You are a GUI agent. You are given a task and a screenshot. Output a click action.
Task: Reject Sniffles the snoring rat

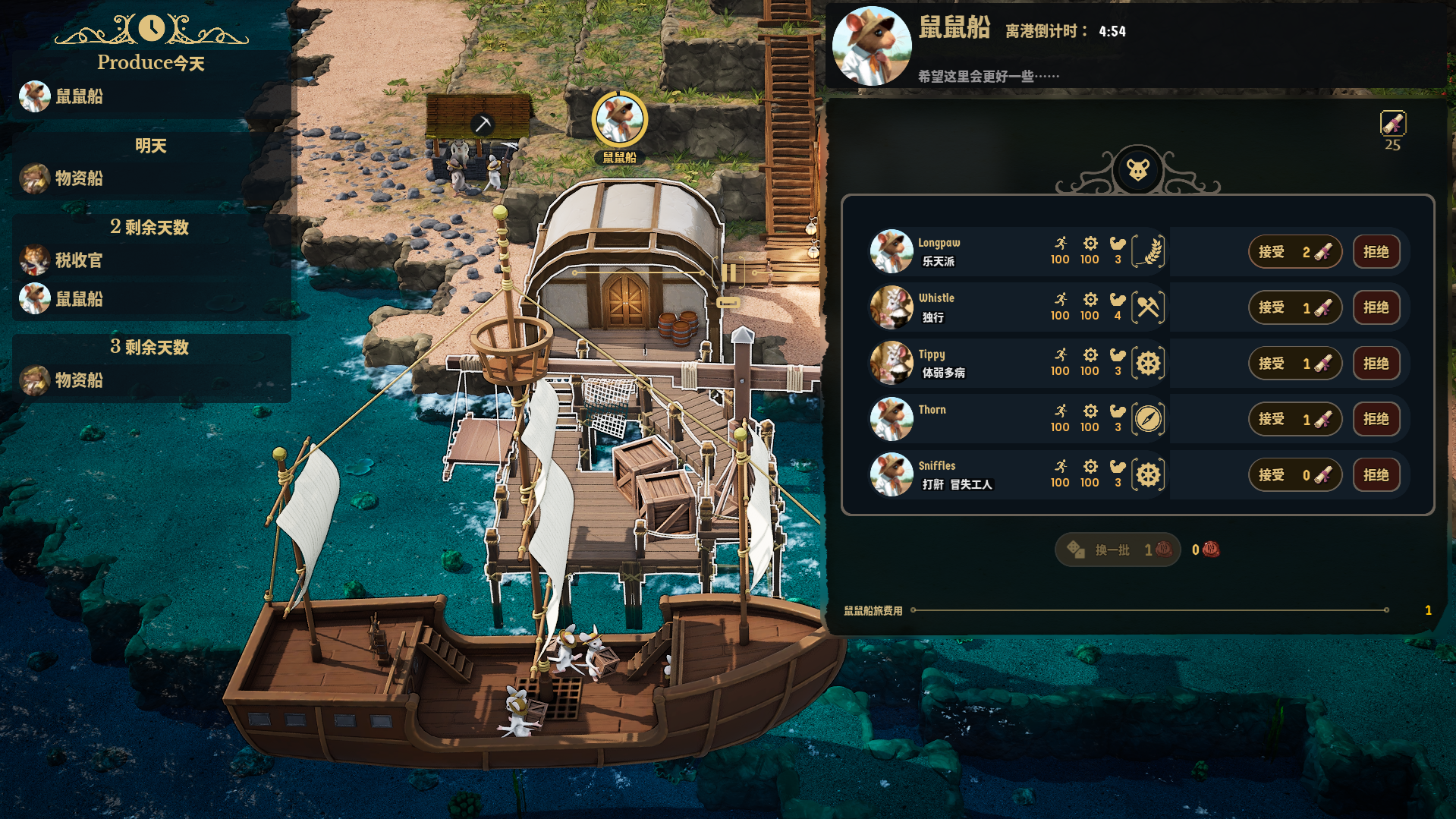click(1376, 475)
